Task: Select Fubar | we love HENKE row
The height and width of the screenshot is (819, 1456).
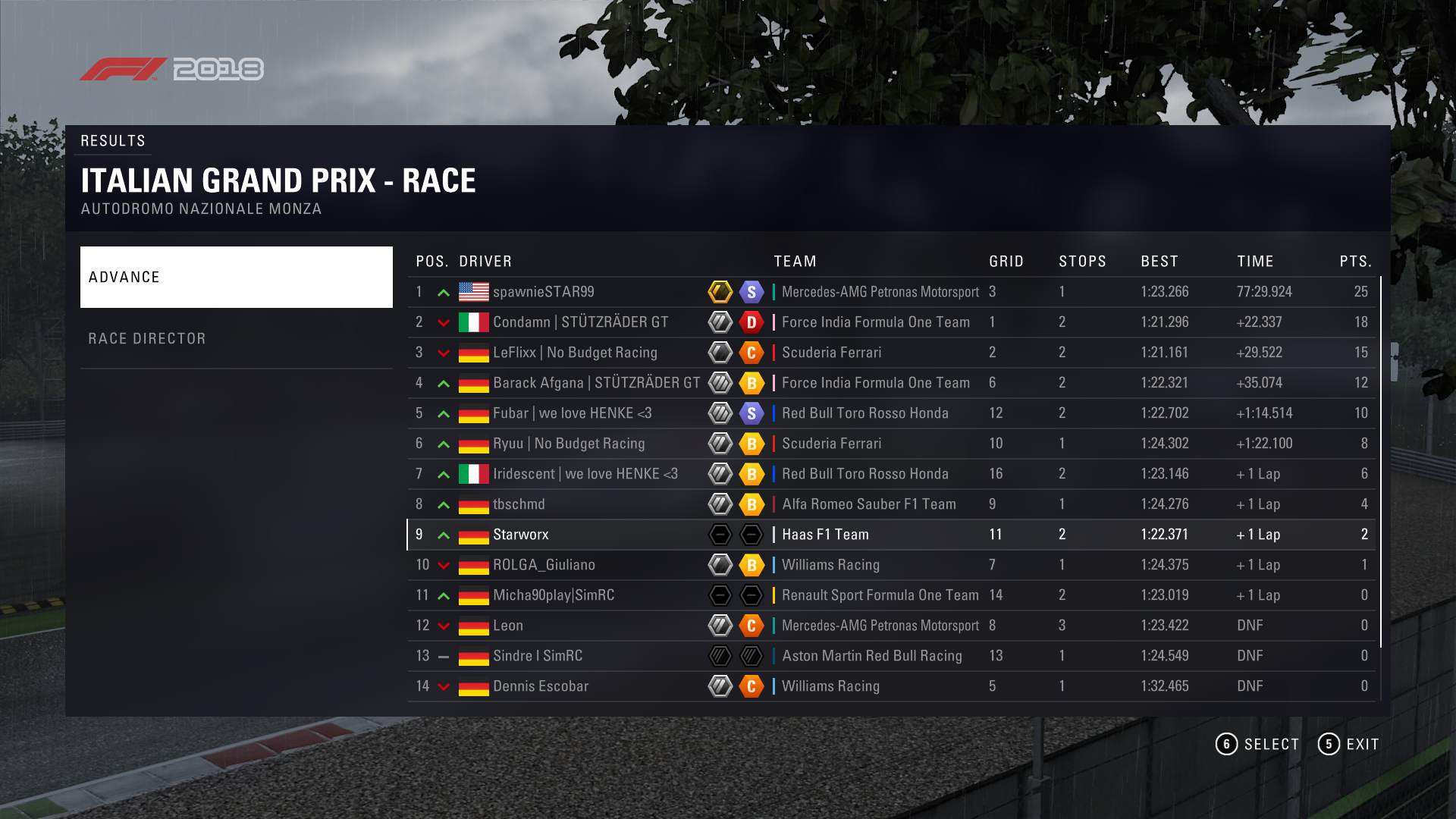Action: tap(891, 413)
